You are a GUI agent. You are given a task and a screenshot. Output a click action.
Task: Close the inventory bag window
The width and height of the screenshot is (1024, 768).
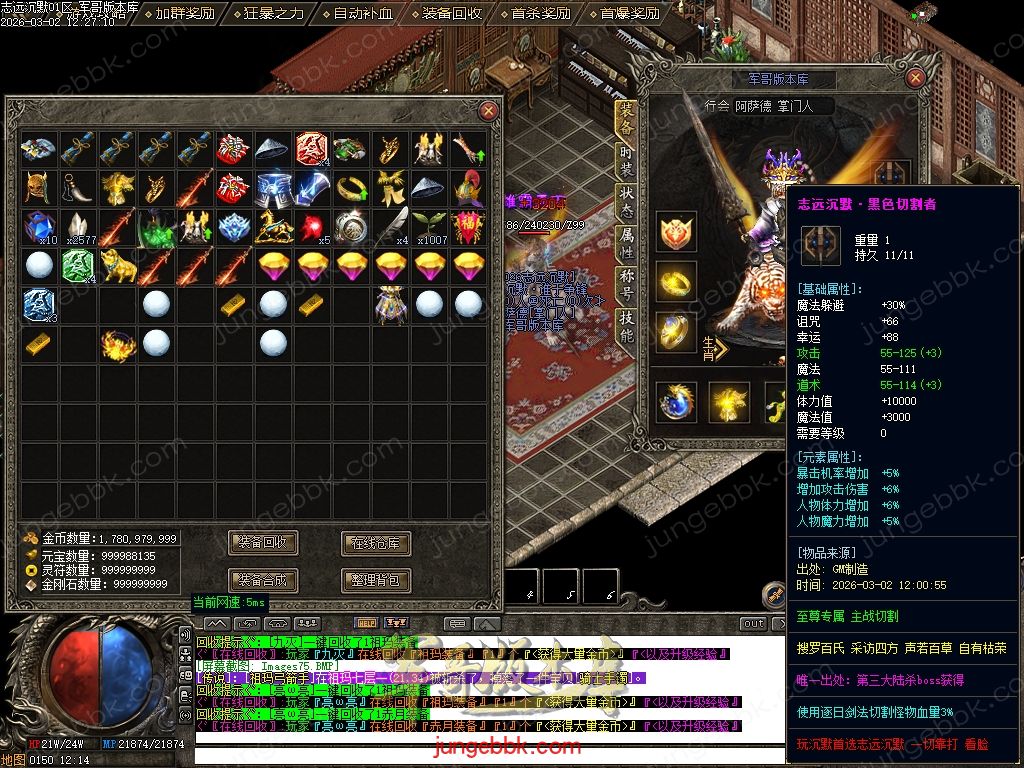coord(489,110)
